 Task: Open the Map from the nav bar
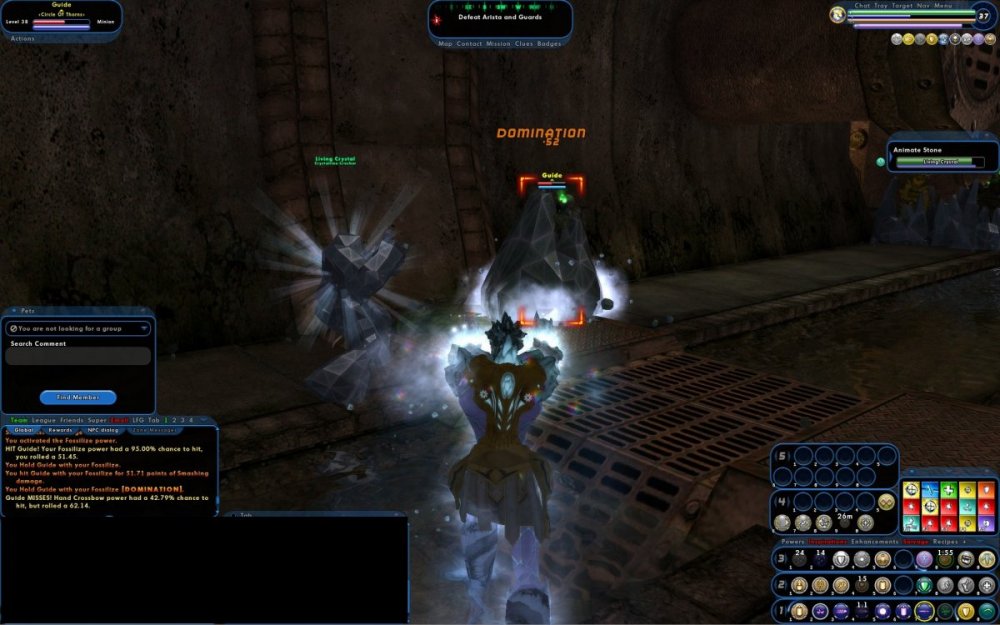coord(446,44)
